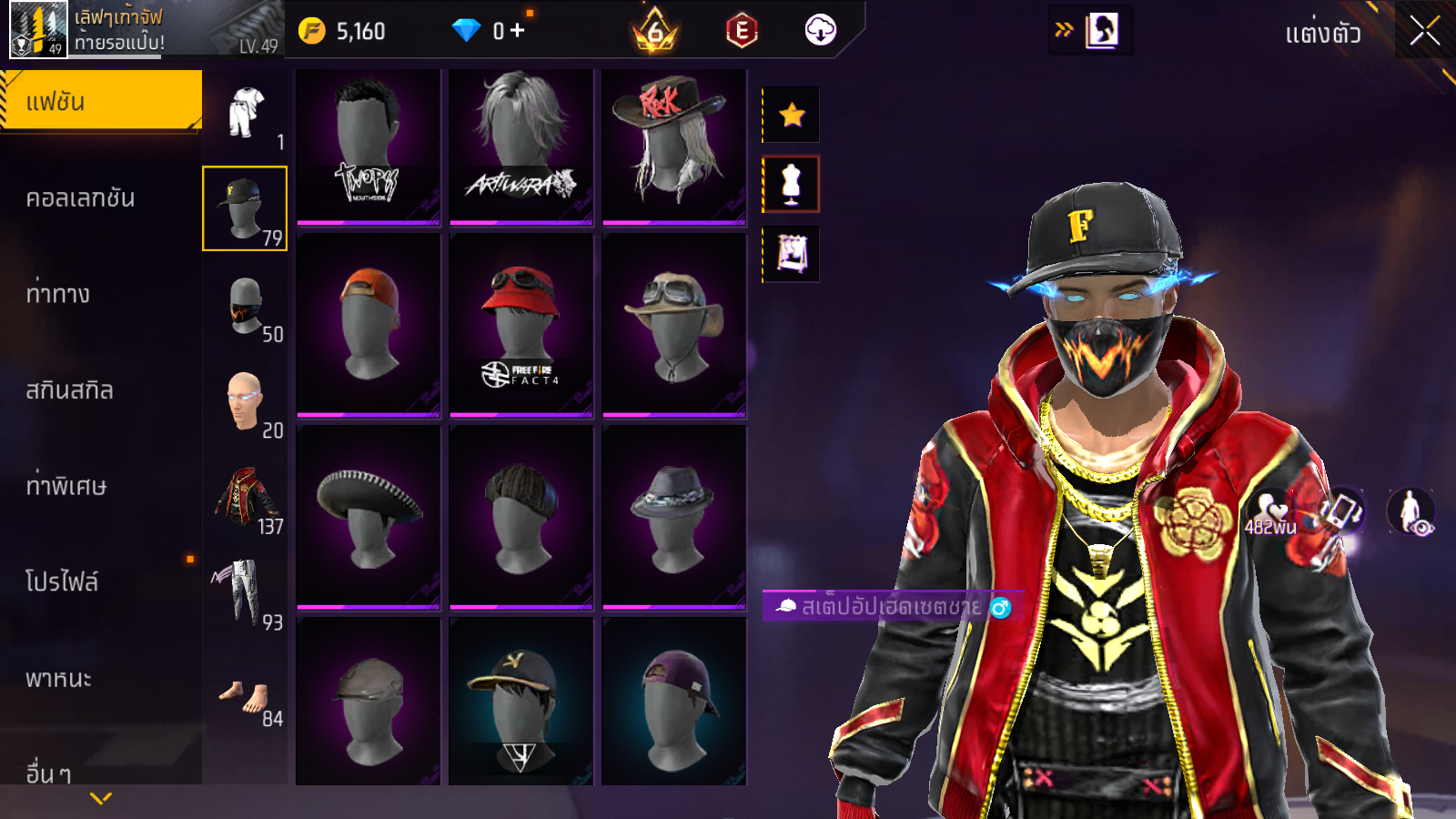Open the สกินสกิล section

(x=69, y=390)
